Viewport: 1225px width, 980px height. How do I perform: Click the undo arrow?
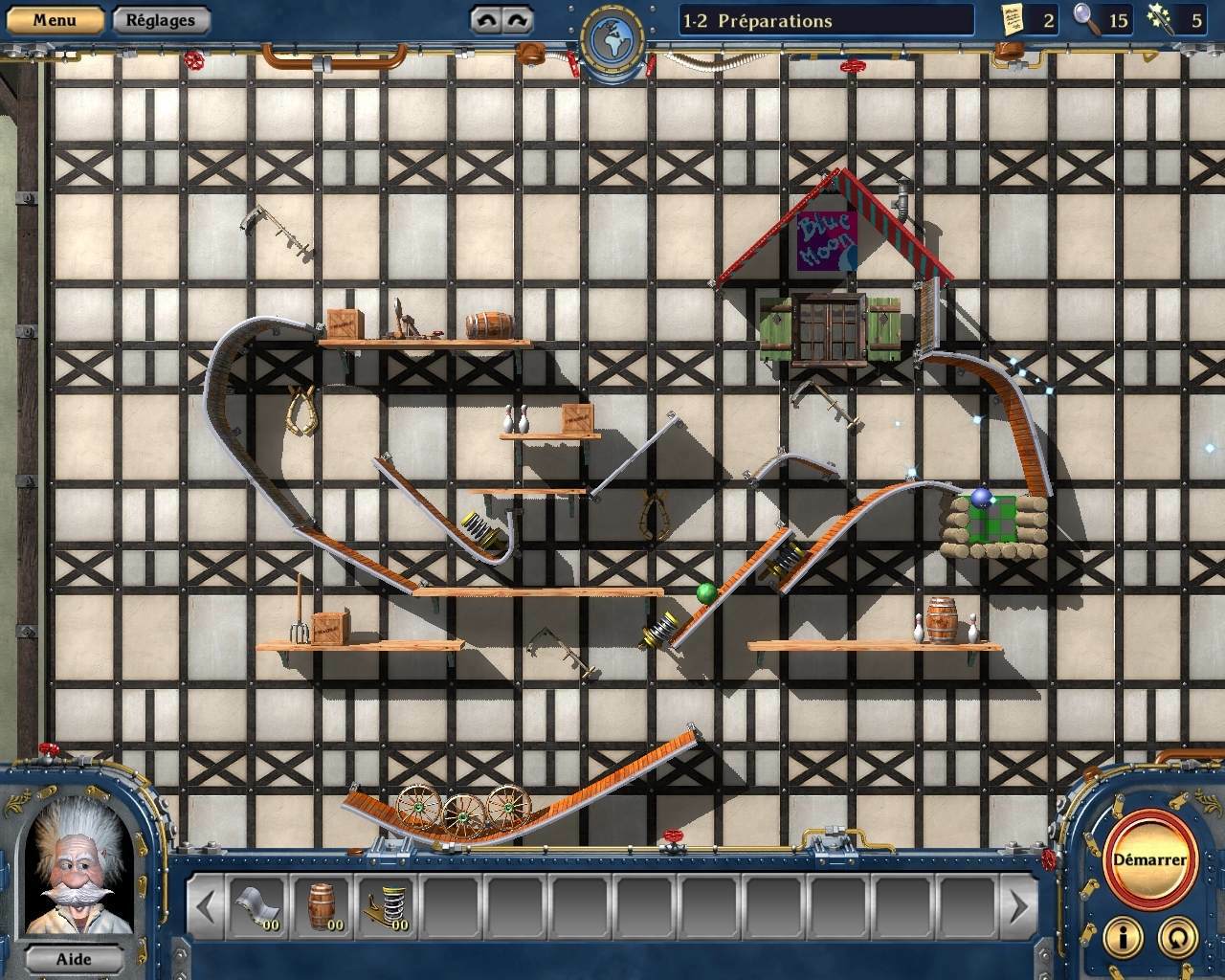coord(488,17)
